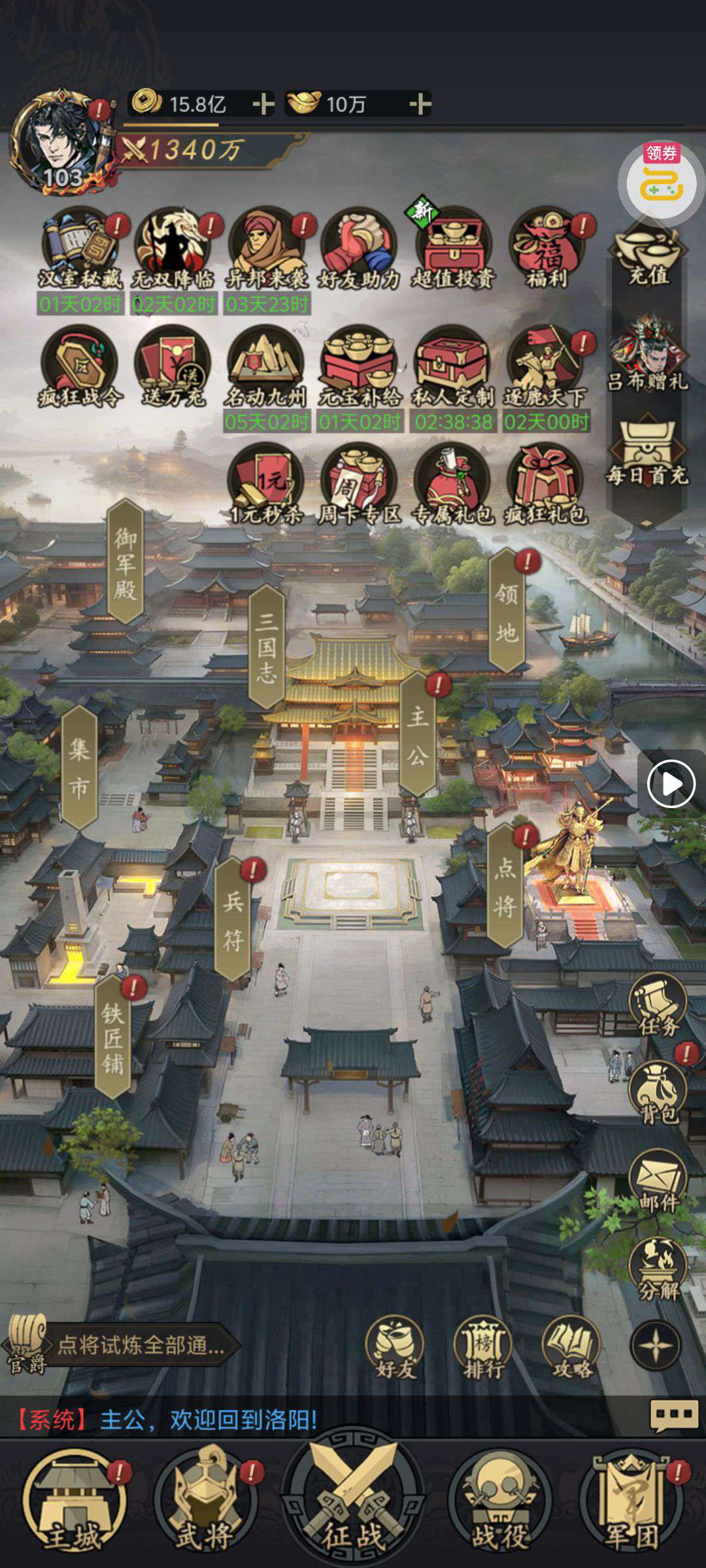Viewport: 706px width, 1568px height.
Task: Open the 点将 recruitment banner
Action: pos(505,887)
